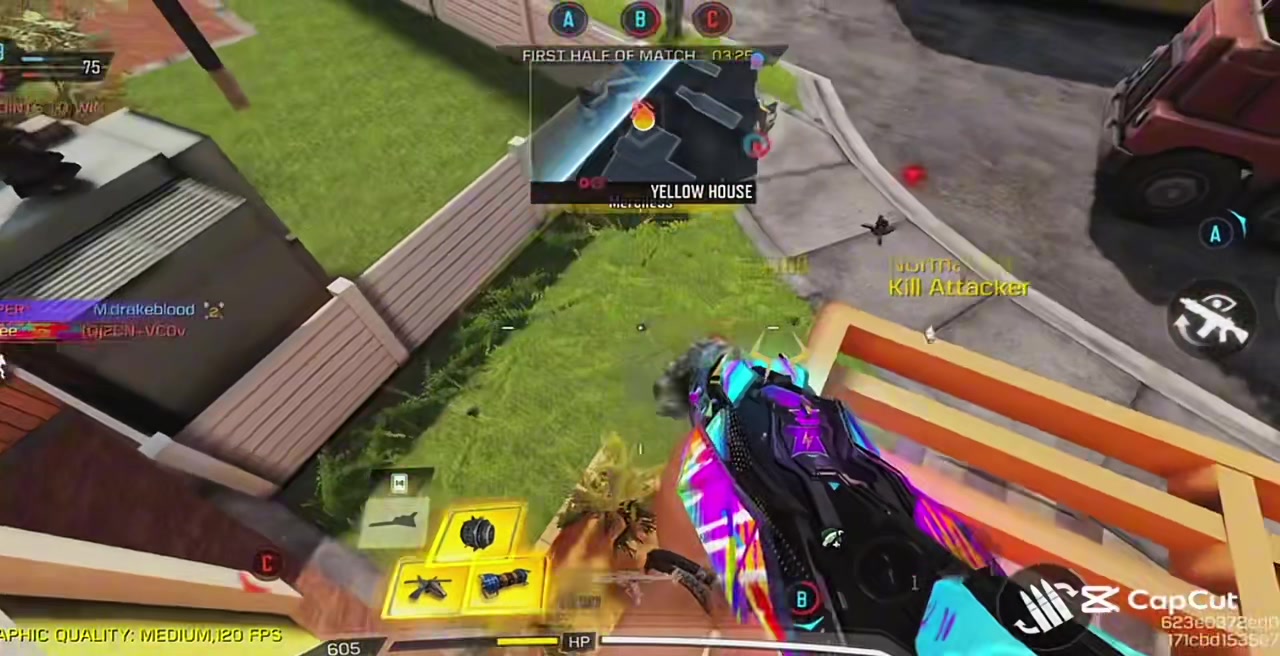Use the blue cylinder scorestreak slot
Screen dimensions: 1280x656
click(506, 583)
